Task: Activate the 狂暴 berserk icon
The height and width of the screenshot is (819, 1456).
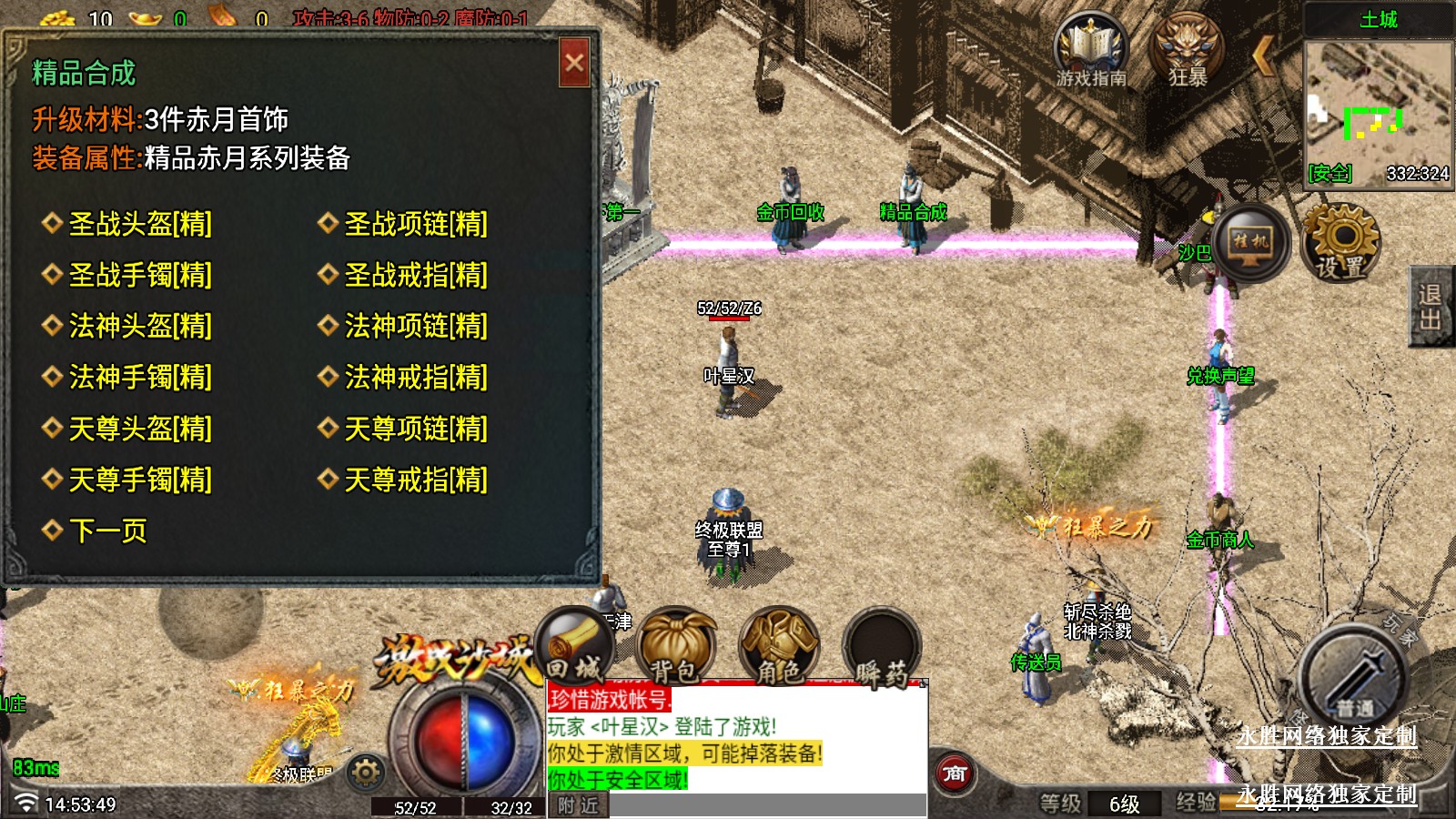Action: click(x=1188, y=51)
